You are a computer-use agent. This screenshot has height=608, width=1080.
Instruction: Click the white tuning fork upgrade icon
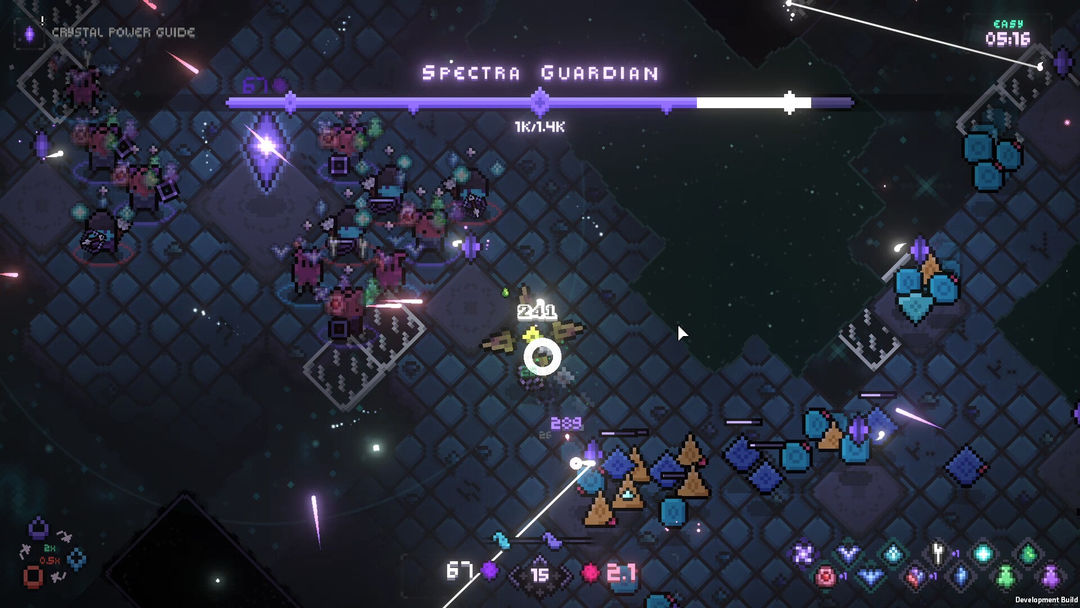pos(937,552)
